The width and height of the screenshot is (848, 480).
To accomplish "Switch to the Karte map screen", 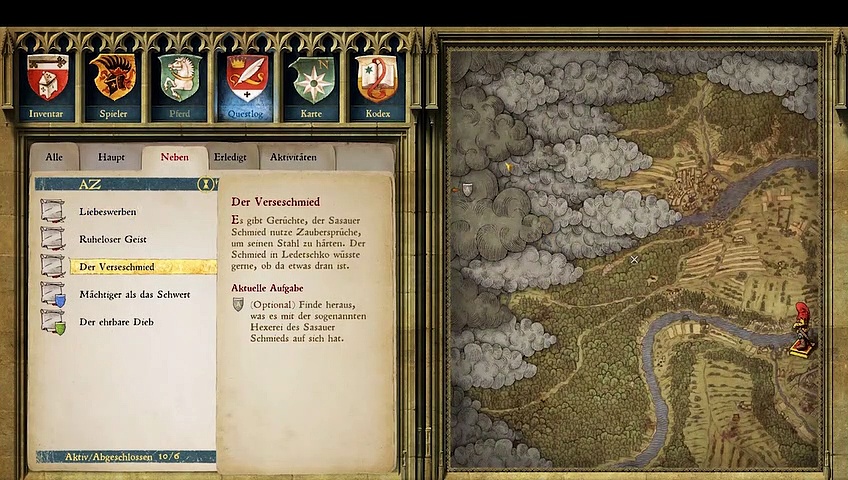I will click(x=311, y=86).
